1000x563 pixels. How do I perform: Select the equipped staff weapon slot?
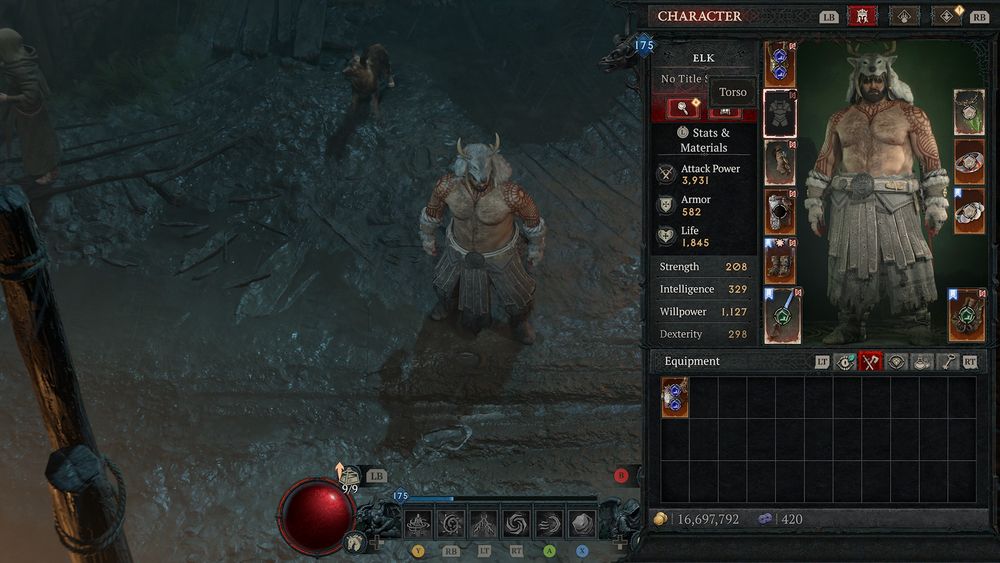[780, 314]
